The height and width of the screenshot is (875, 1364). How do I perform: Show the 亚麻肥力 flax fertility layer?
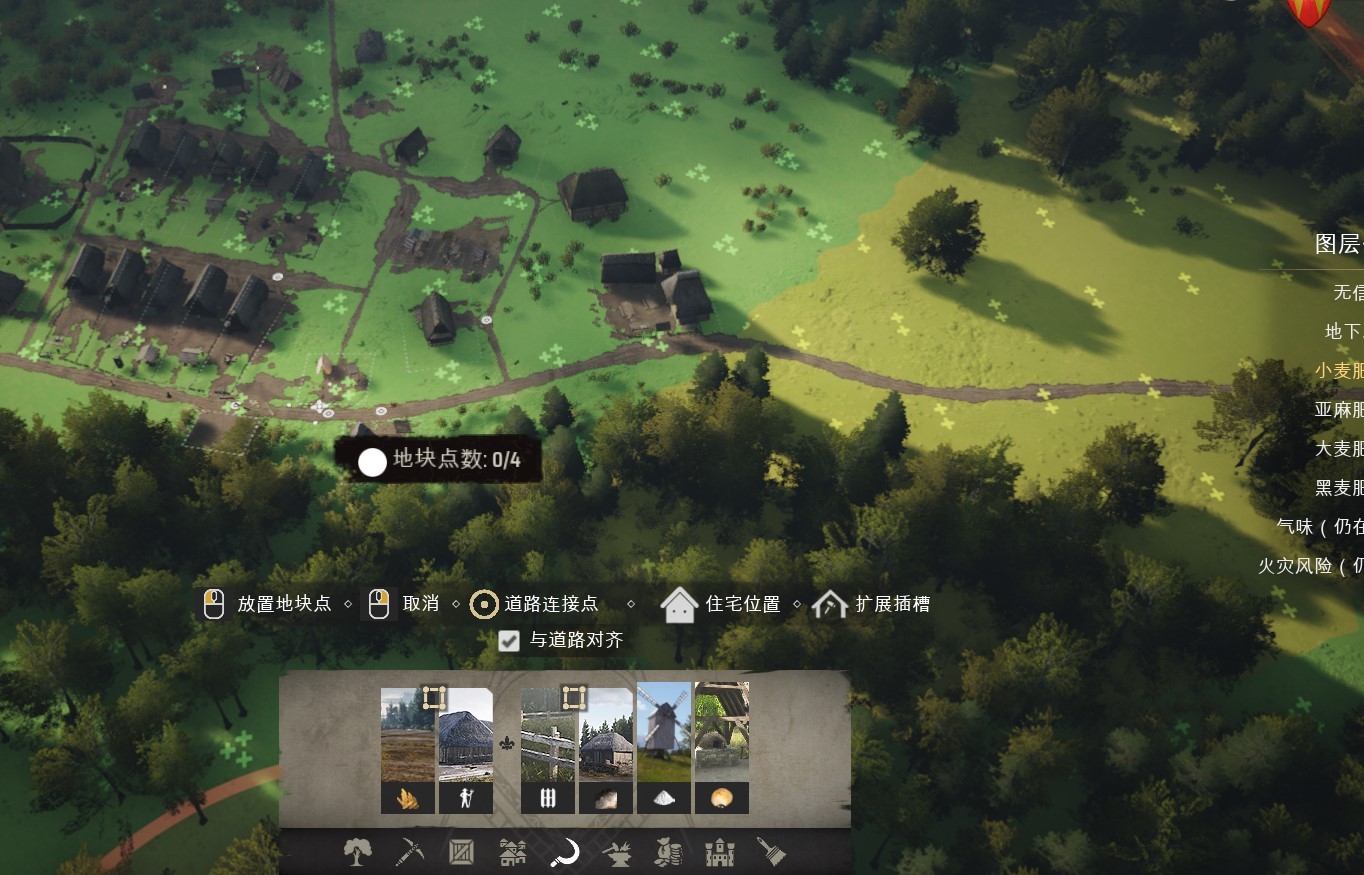pyautogui.click(x=1338, y=409)
